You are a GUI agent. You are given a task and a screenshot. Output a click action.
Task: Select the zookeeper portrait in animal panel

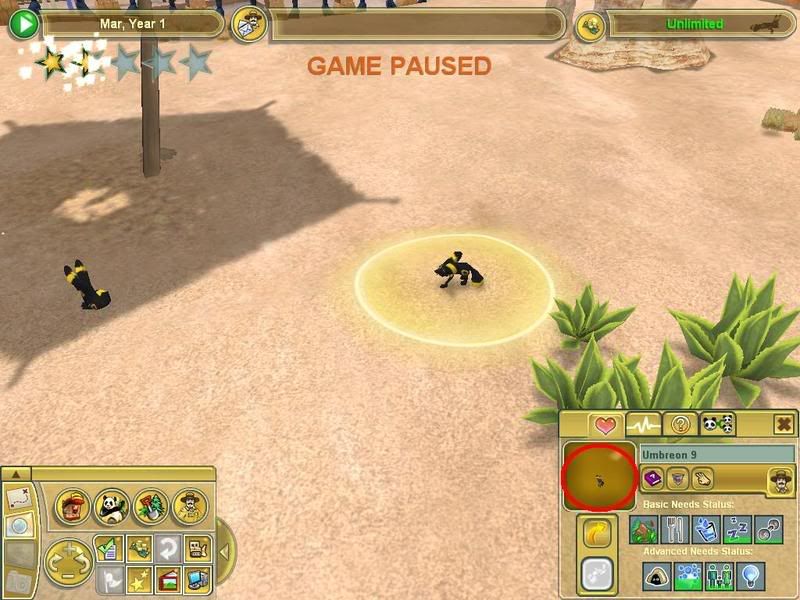(780, 480)
